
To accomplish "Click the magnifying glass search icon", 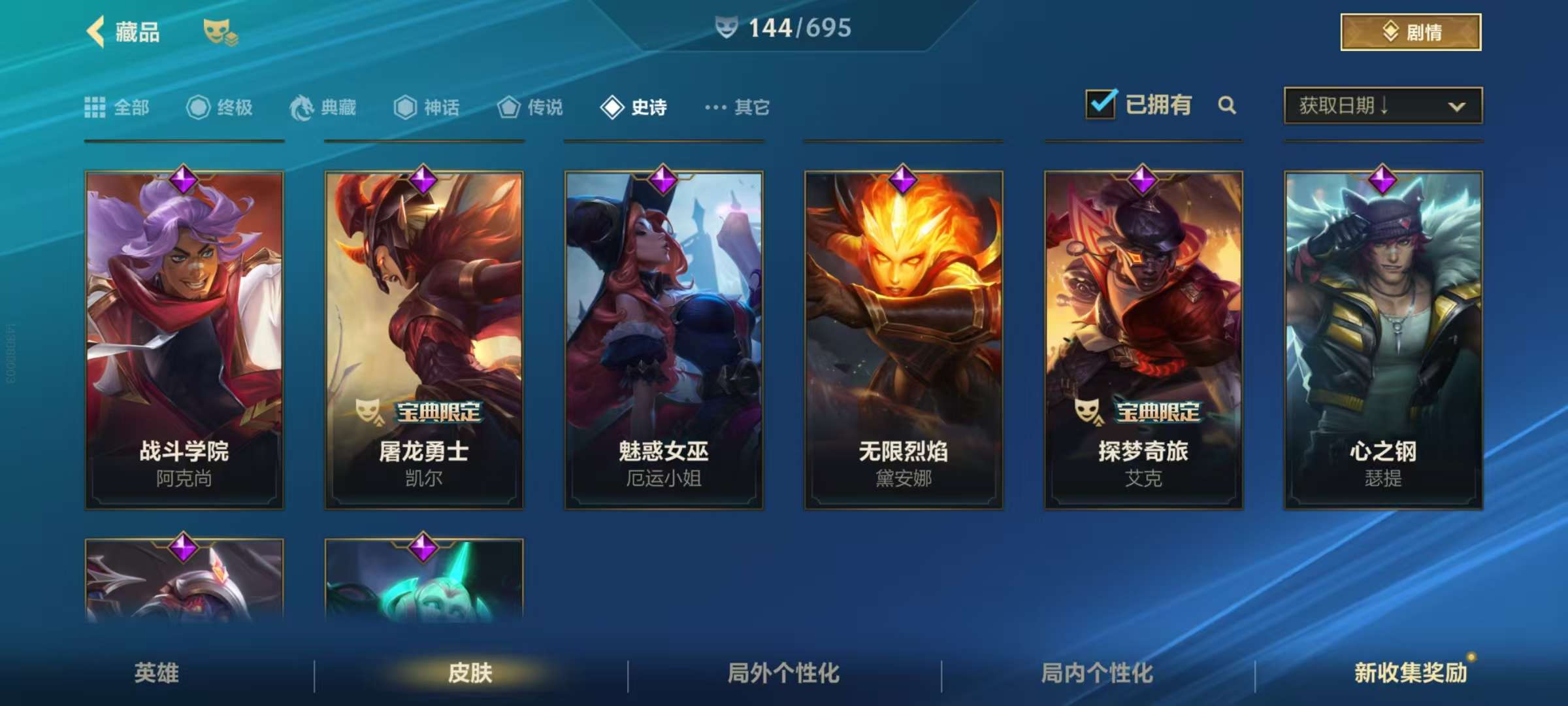I will (1227, 105).
